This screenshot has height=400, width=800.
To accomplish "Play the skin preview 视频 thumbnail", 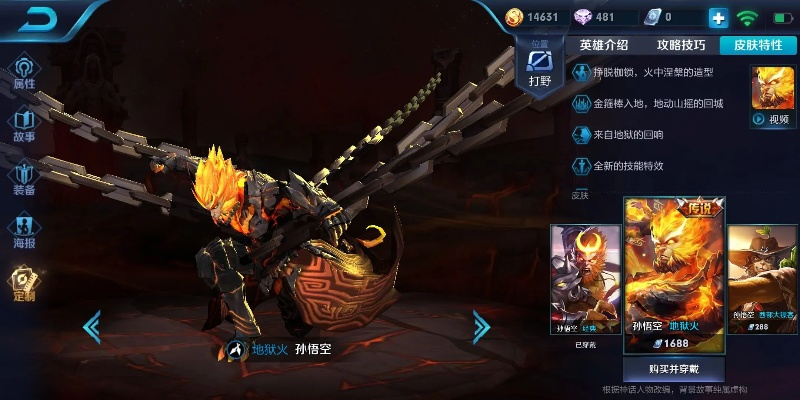I will point(772,96).
